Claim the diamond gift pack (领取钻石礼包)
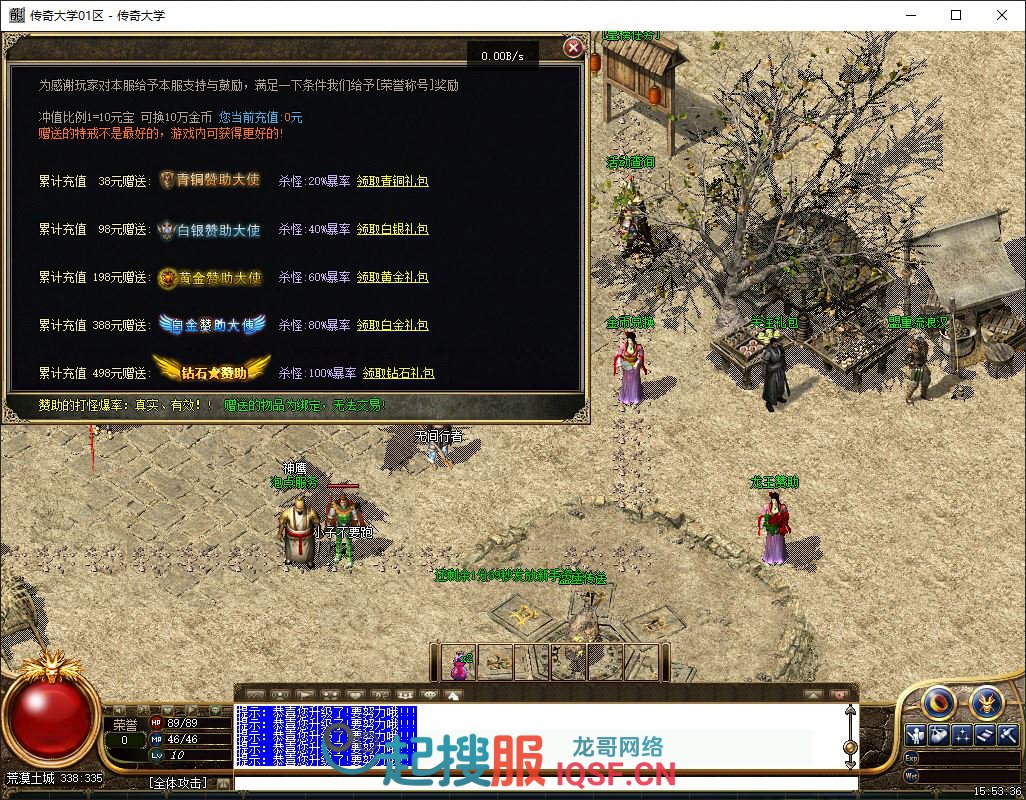The height and width of the screenshot is (800, 1026). [x=398, y=373]
